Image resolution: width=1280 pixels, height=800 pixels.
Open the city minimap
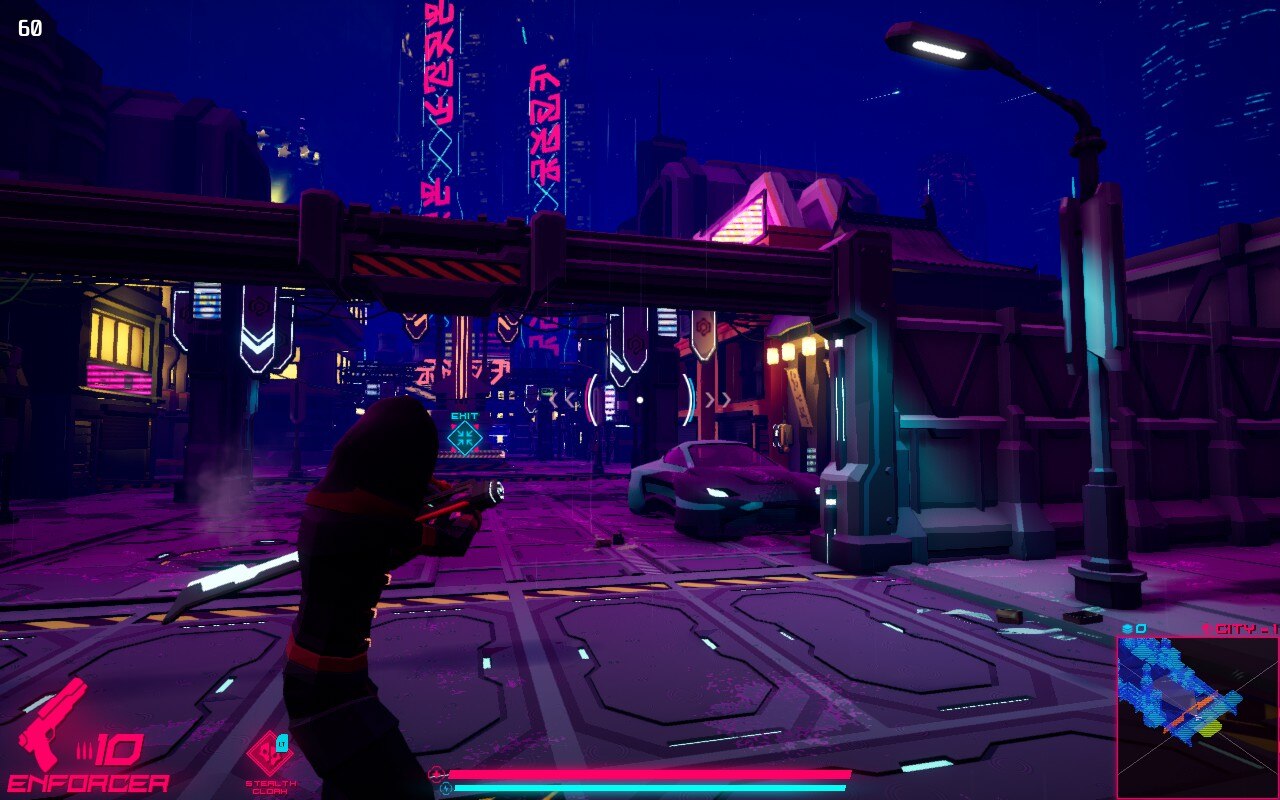[x=1197, y=716]
